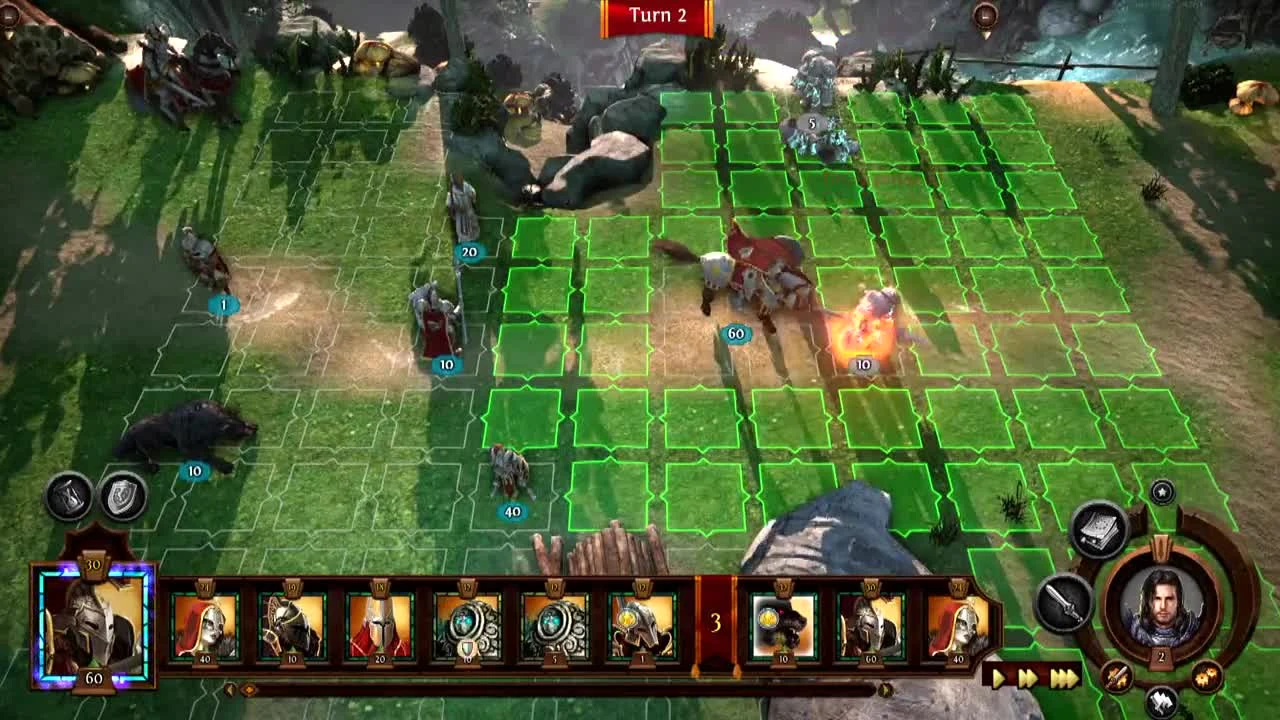Set combat playback to normal speed

998,676
